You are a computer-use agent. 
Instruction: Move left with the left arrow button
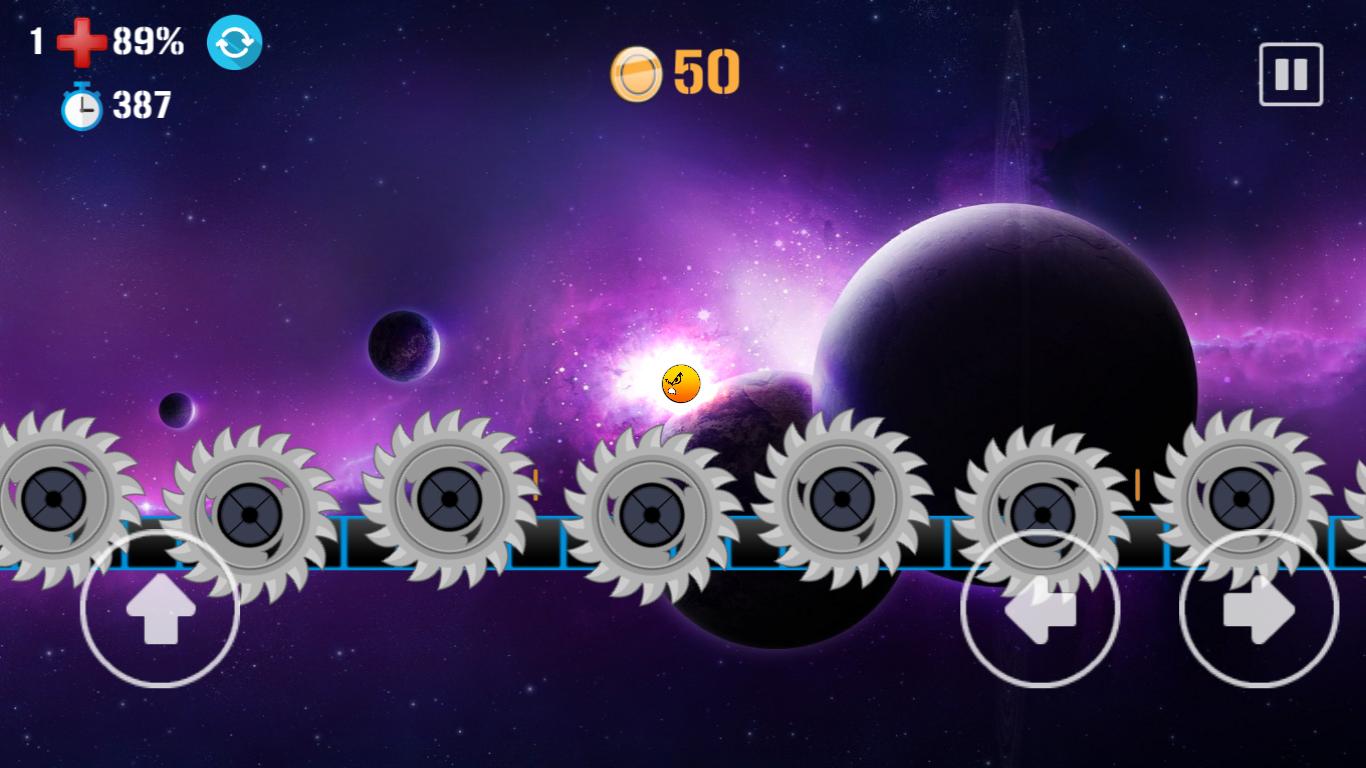[1039, 608]
